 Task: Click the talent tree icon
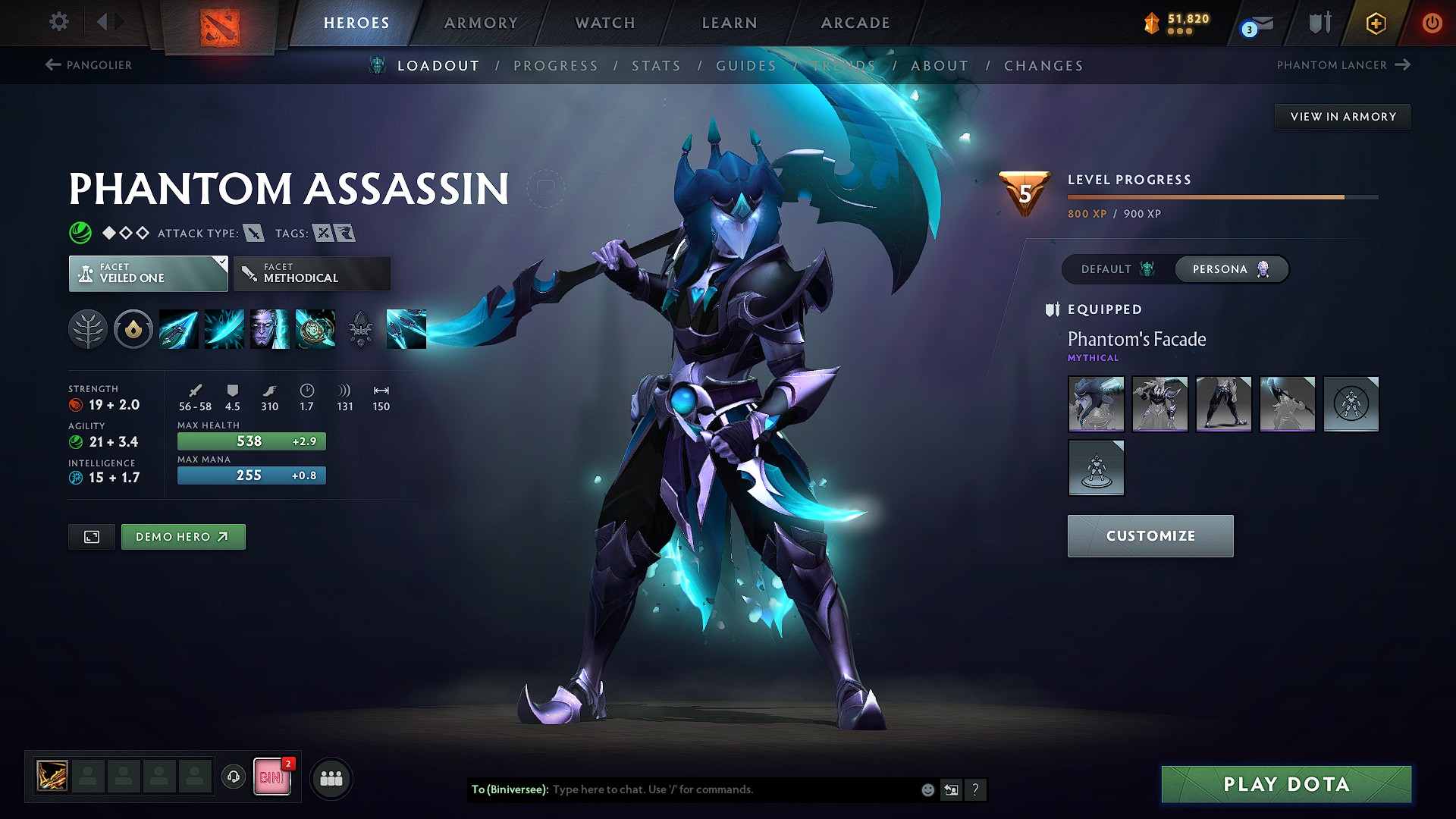(89, 329)
